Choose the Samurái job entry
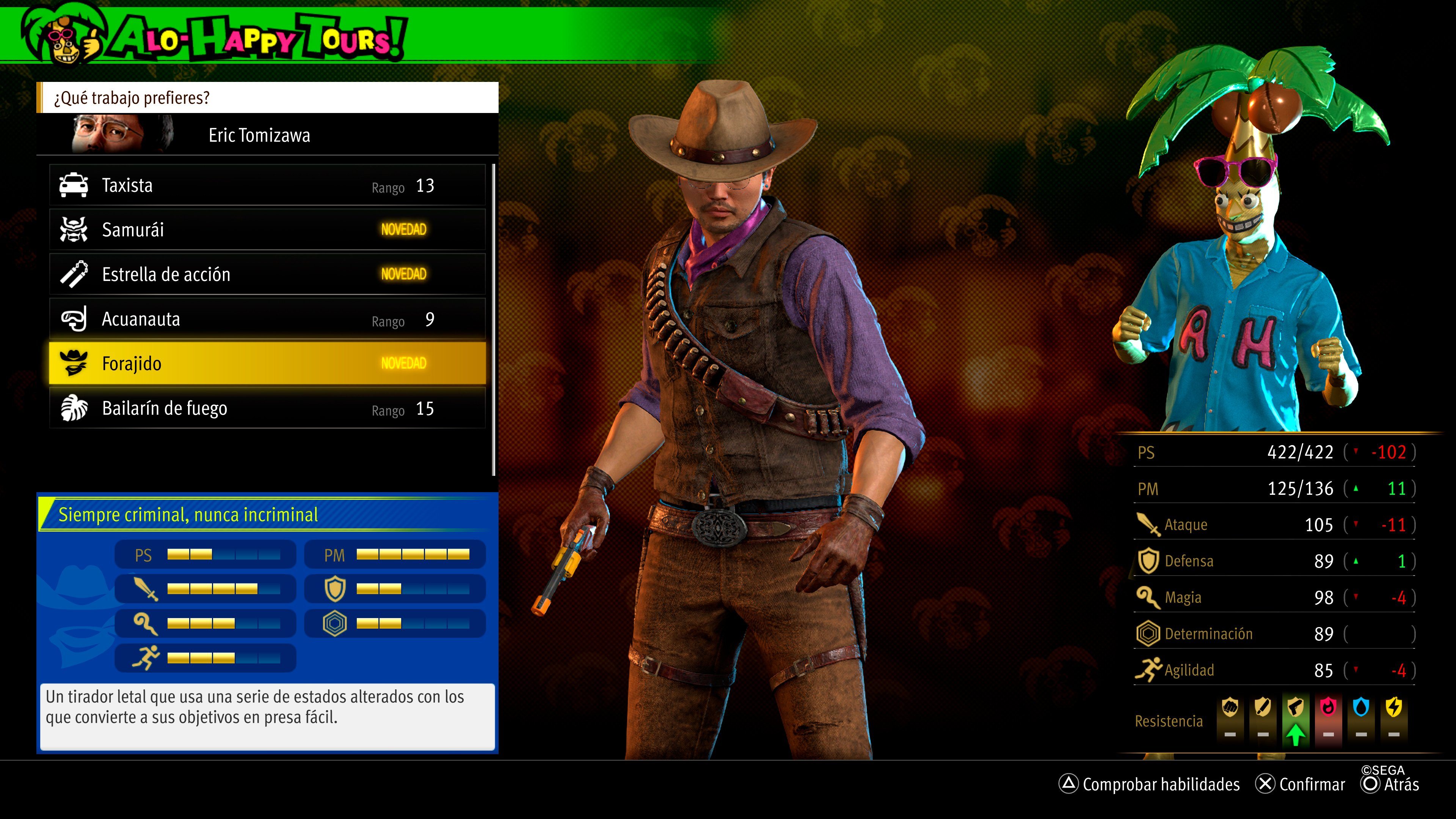This screenshot has width=1456, height=819. click(267, 229)
